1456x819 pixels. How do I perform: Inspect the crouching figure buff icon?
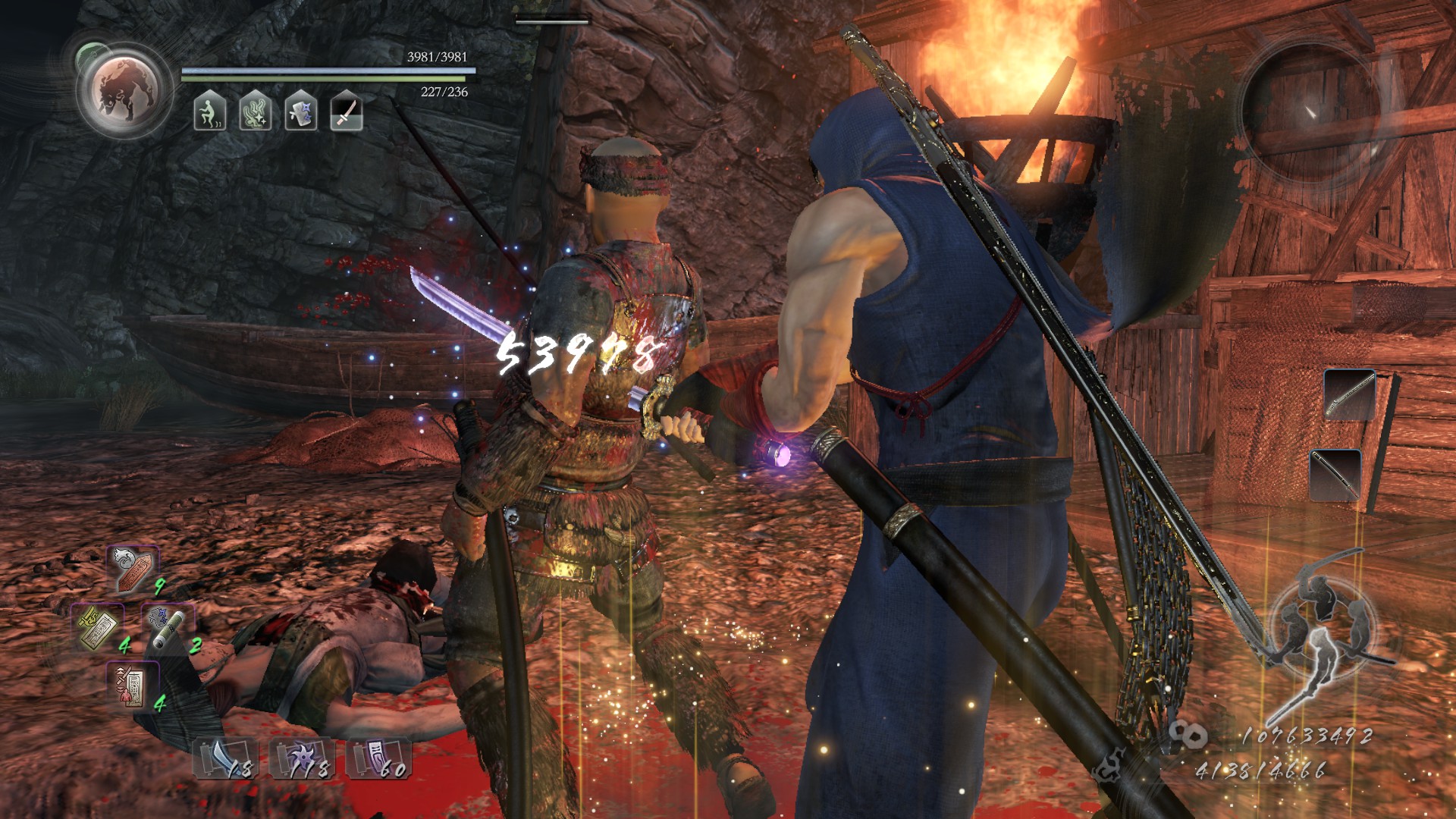coord(209,111)
